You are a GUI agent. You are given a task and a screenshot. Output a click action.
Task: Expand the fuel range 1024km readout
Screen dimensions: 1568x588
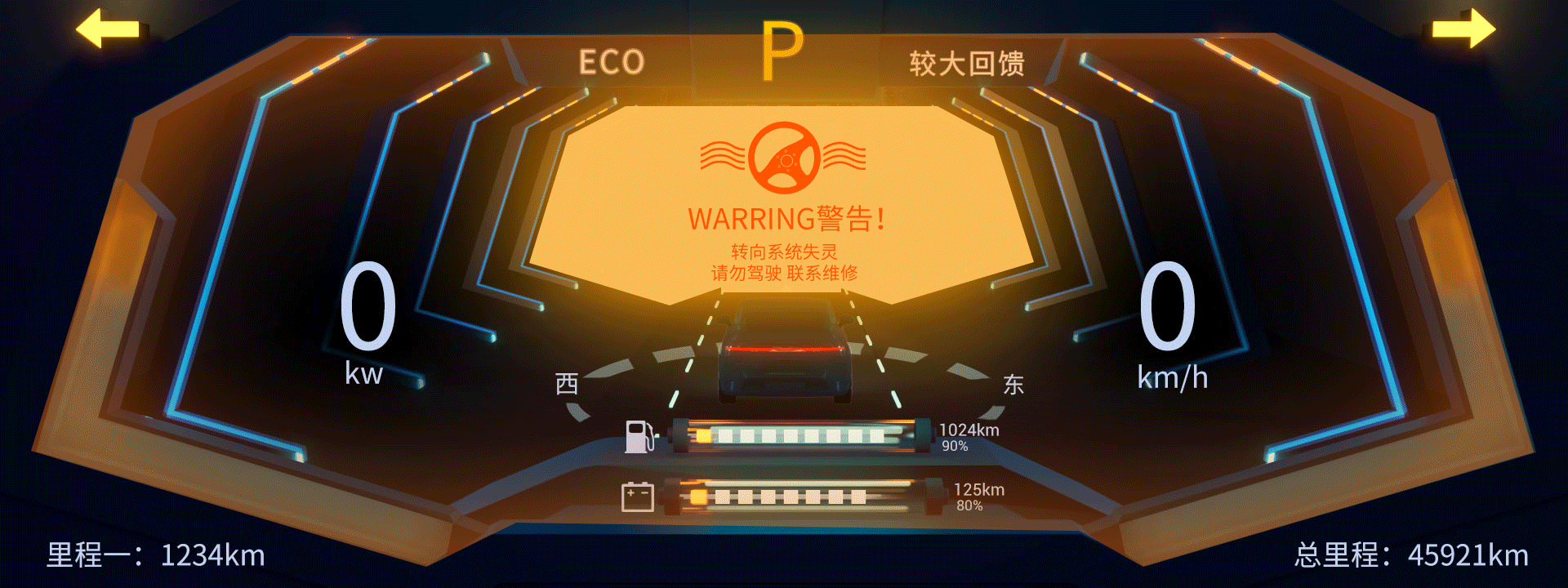pos(970,430)
